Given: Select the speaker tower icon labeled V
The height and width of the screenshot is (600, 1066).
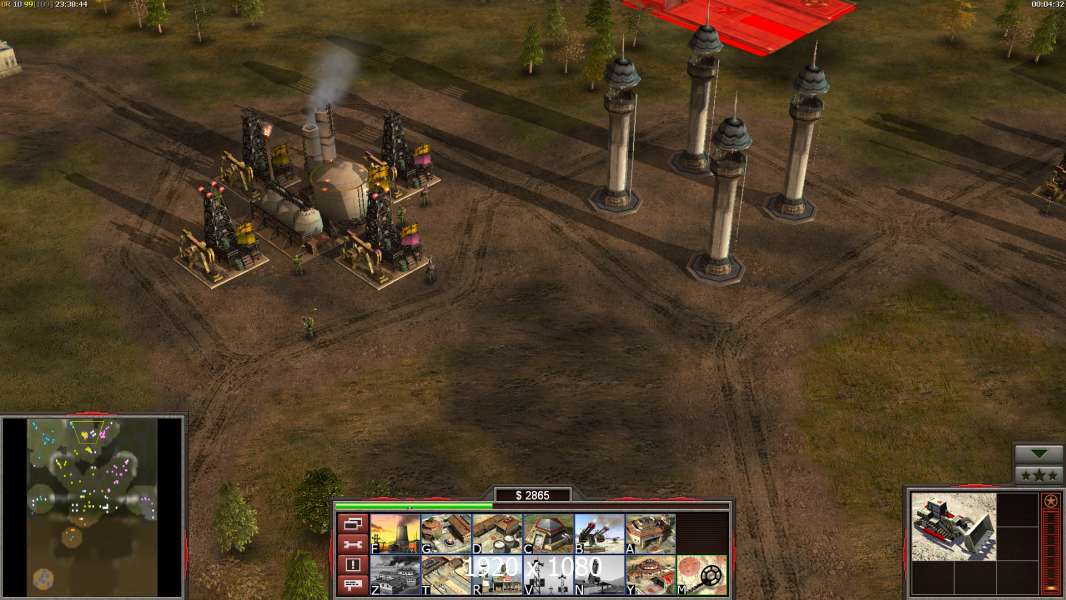Looking at the screenshot, I should [x=548, y=575].
